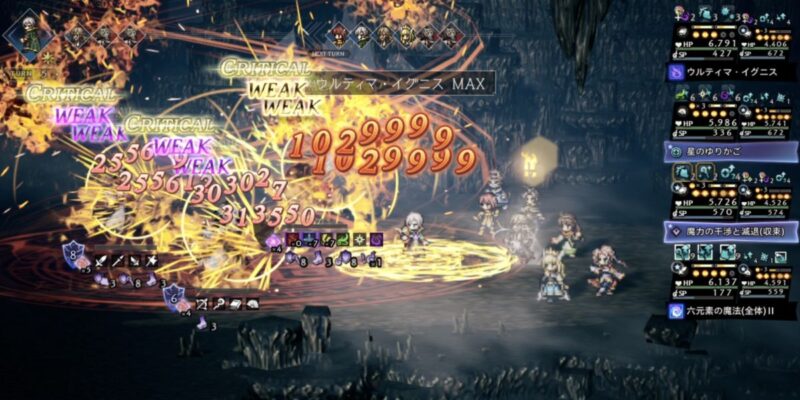Image resolution: width=800 pixels, height=400 pixels.
Task: Select the 六元素の魔法(全体)II skill label
Action: 730,311
